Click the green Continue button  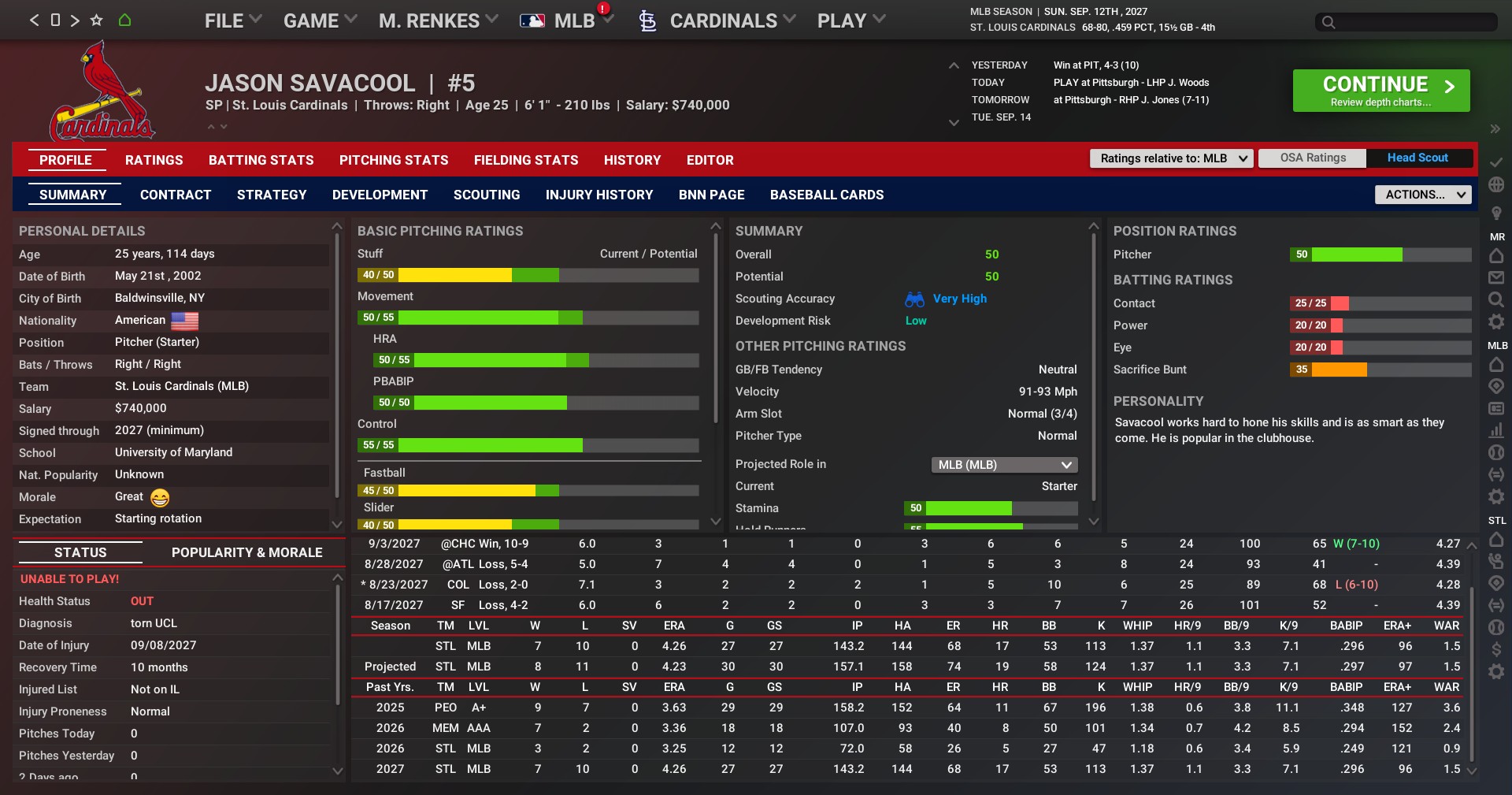pyautogui.click(x=1380, y=91)
